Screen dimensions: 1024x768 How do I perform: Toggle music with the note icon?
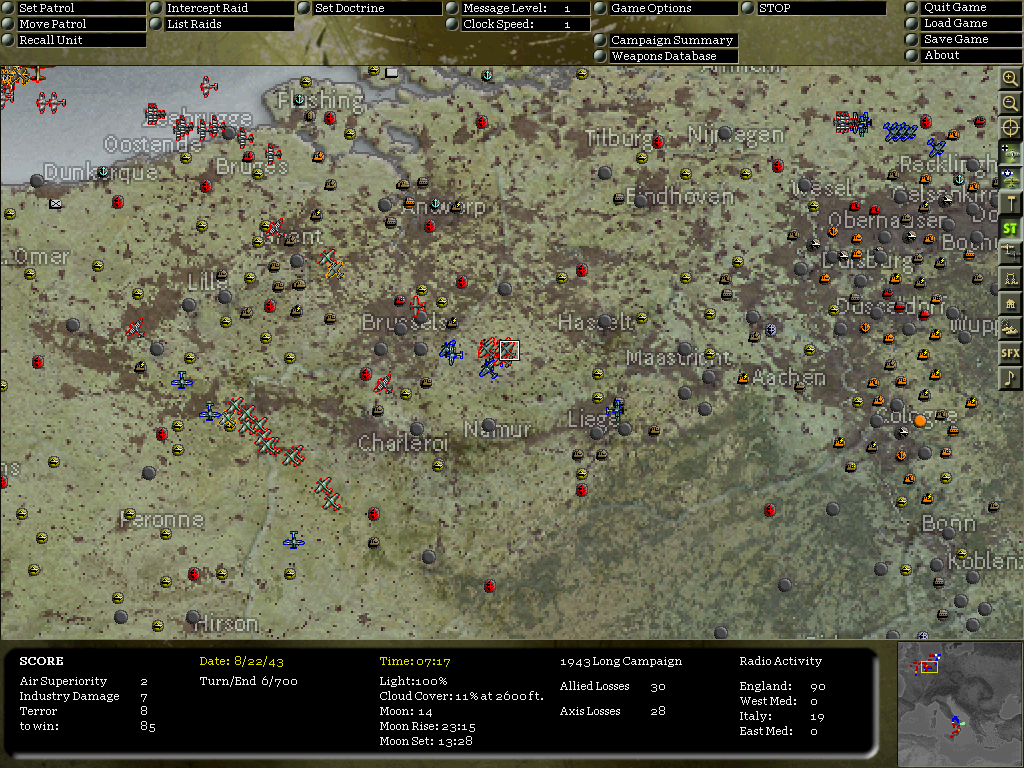[x=1010, y=378]
